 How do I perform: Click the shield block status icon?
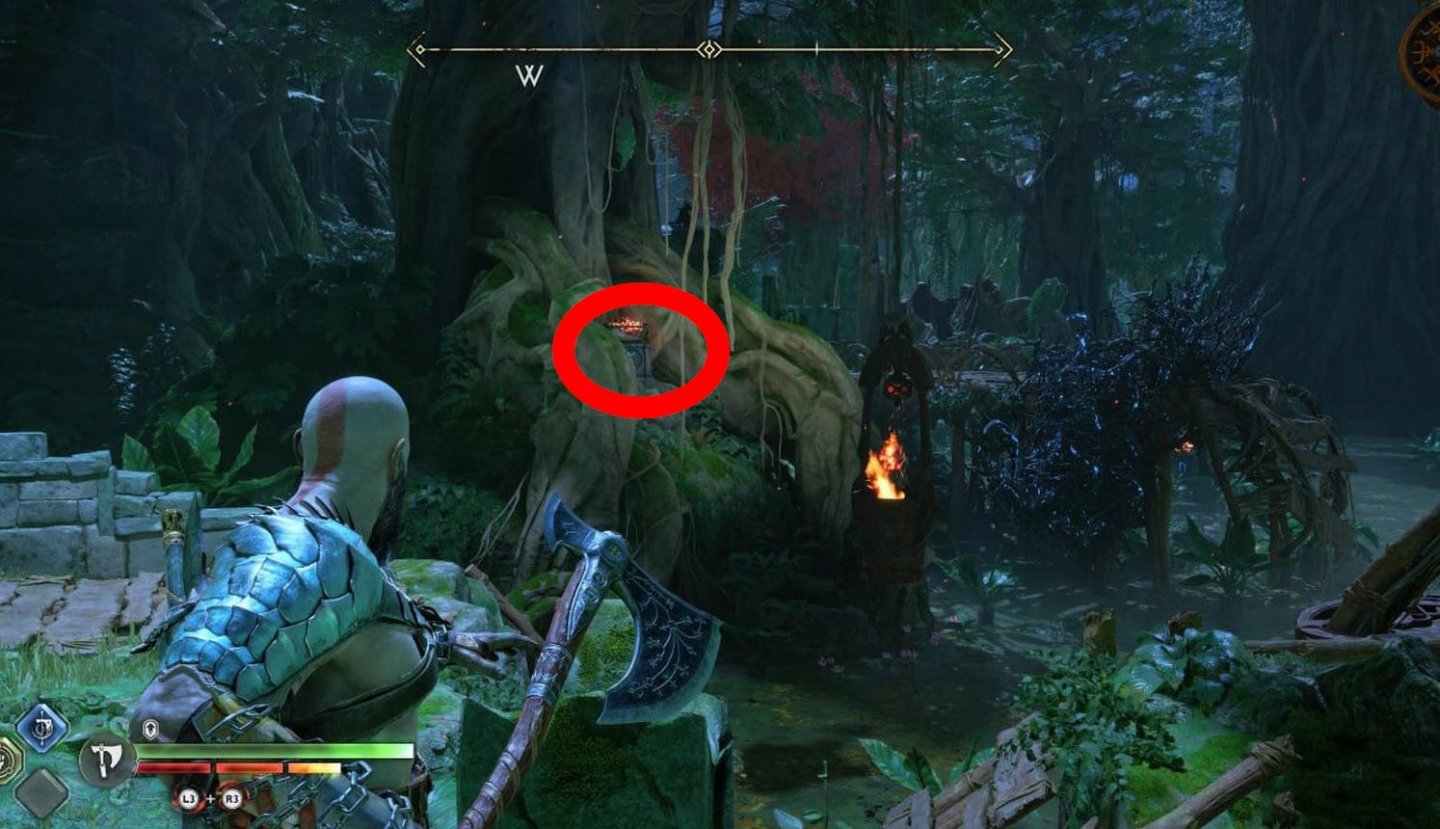click(x=150, y=727)
